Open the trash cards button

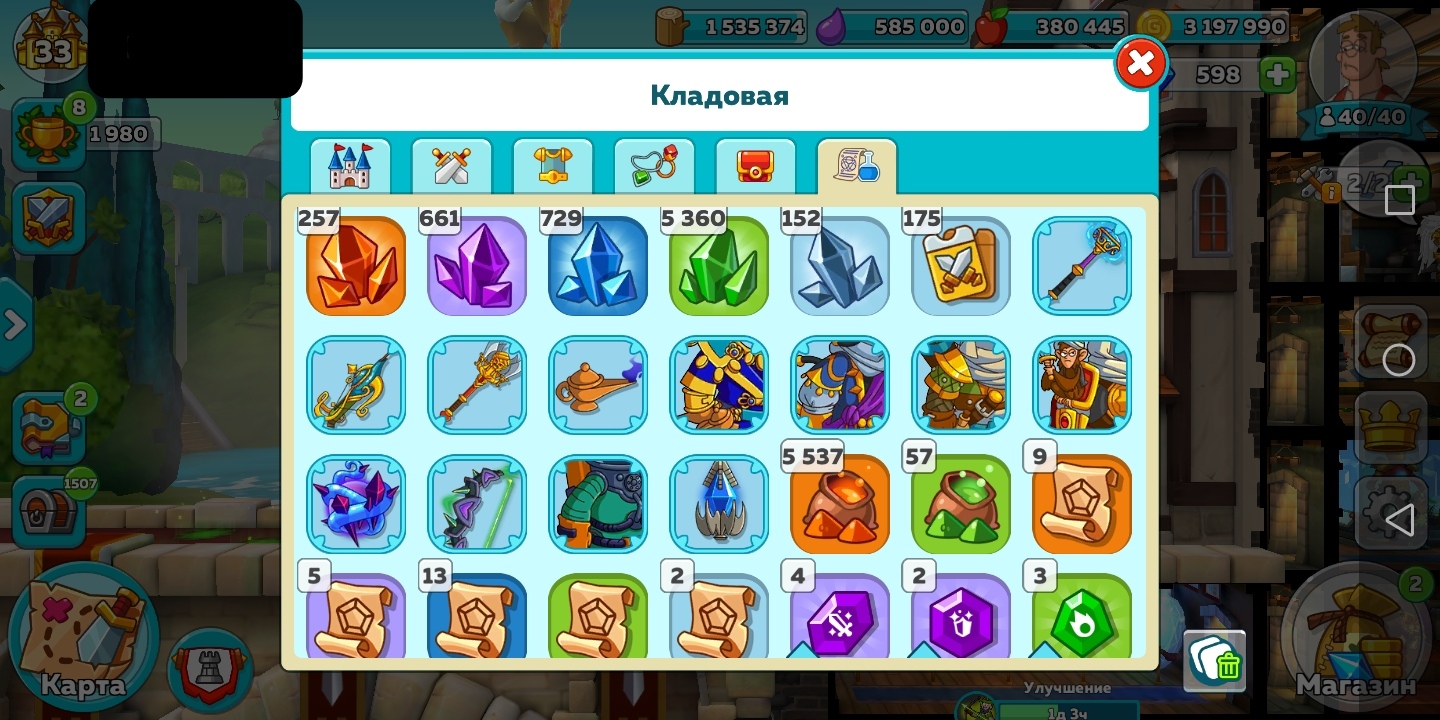coord(1215,661)
